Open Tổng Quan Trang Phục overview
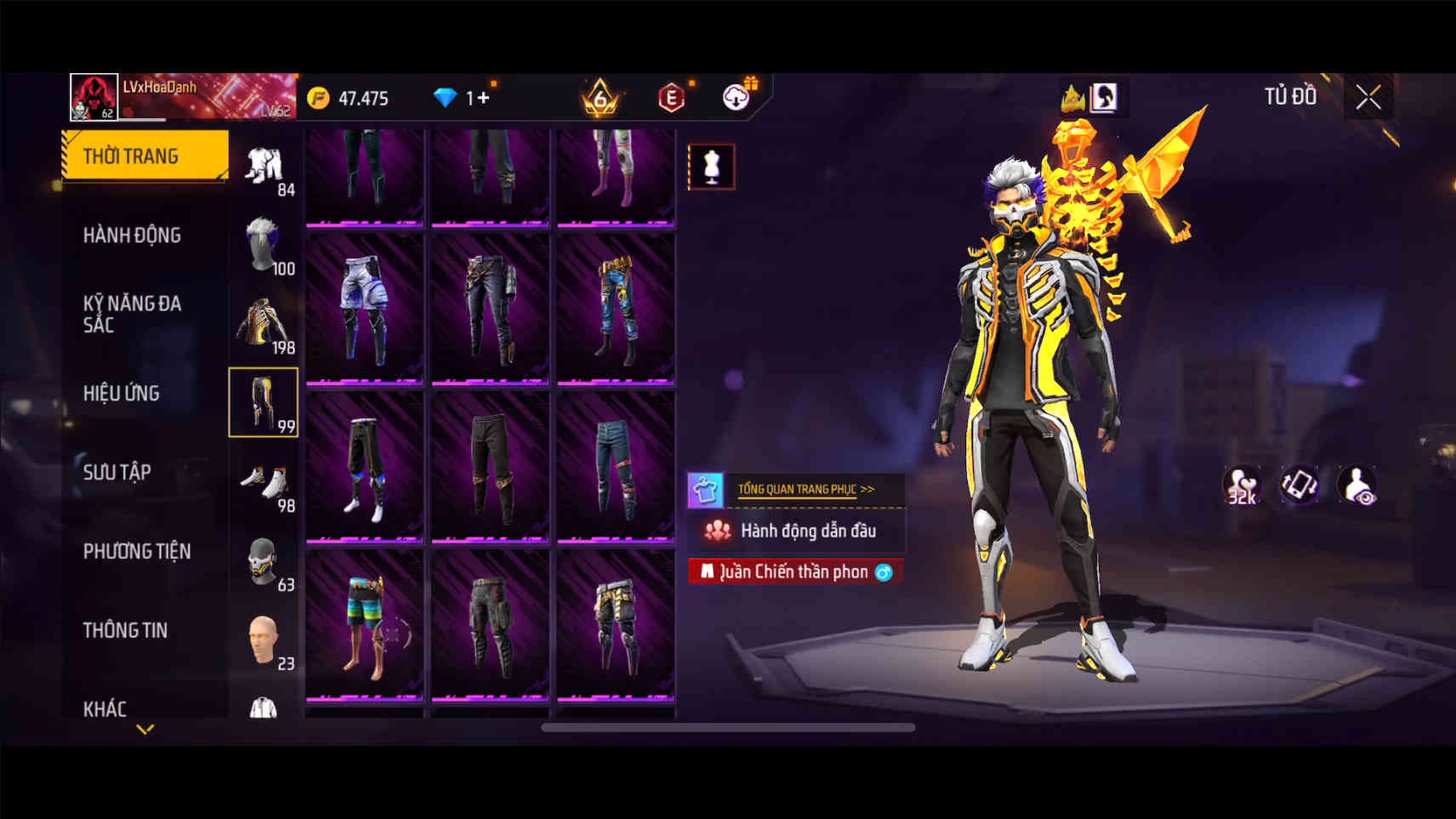This screenshot has width=1456, height=819. coord(805,489)
